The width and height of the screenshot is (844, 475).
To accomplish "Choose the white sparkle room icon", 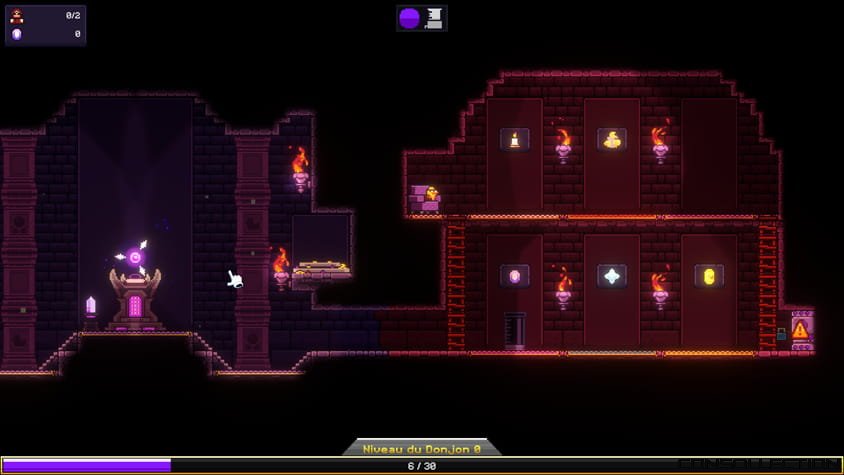I will click(x=612, y=276).
